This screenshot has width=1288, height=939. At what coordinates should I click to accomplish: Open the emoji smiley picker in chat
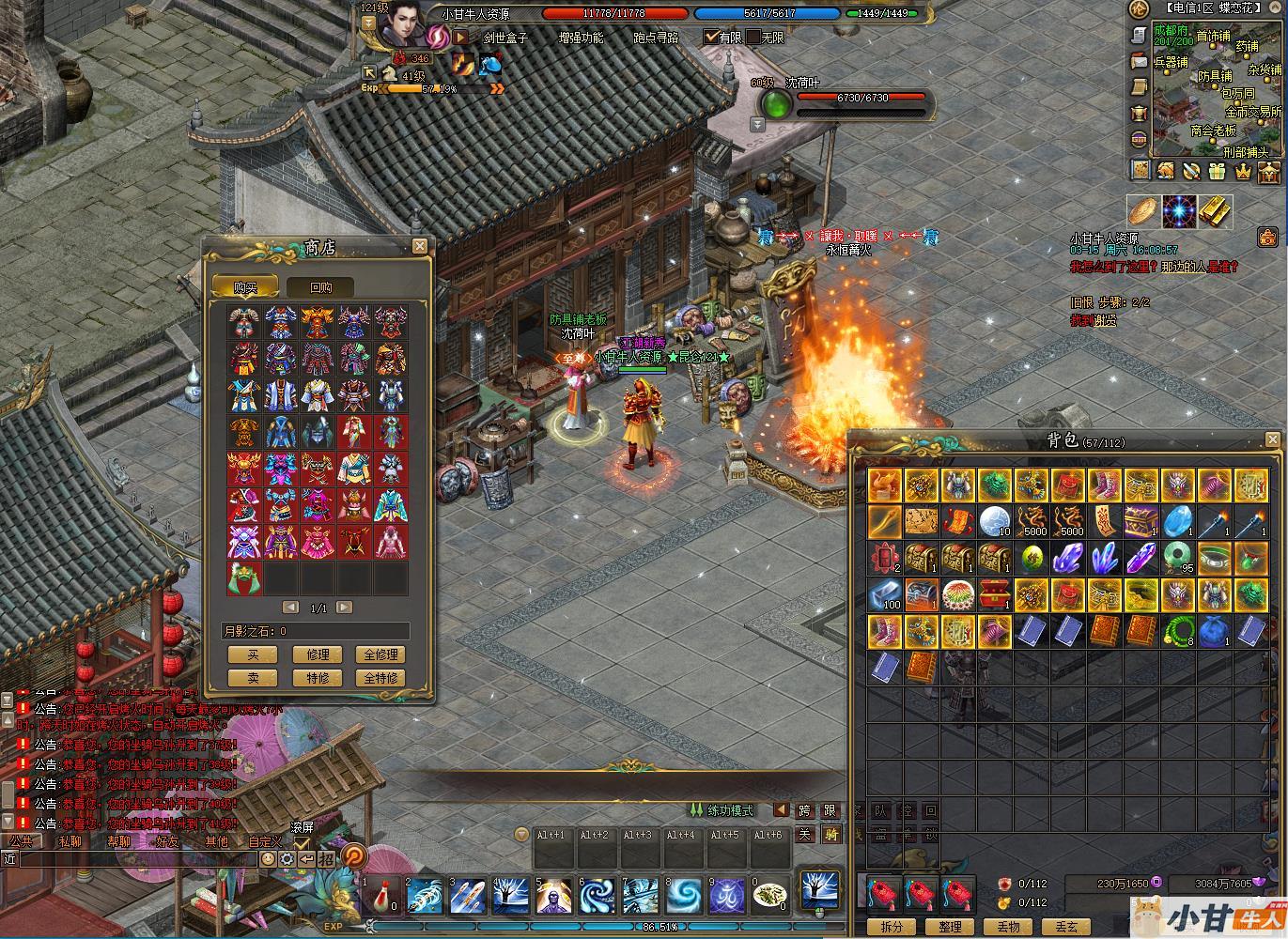point(268,859)
